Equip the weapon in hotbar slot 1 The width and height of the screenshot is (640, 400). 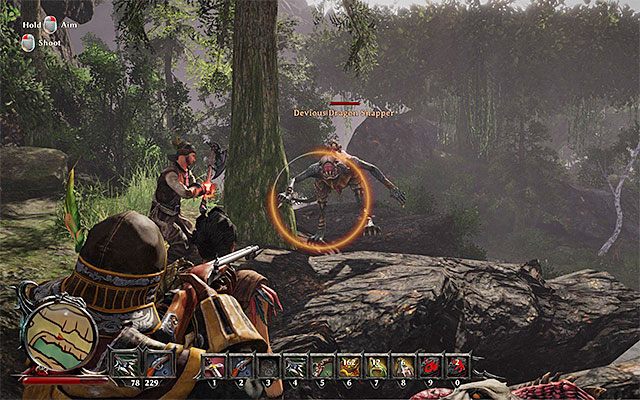click(213, 365)
